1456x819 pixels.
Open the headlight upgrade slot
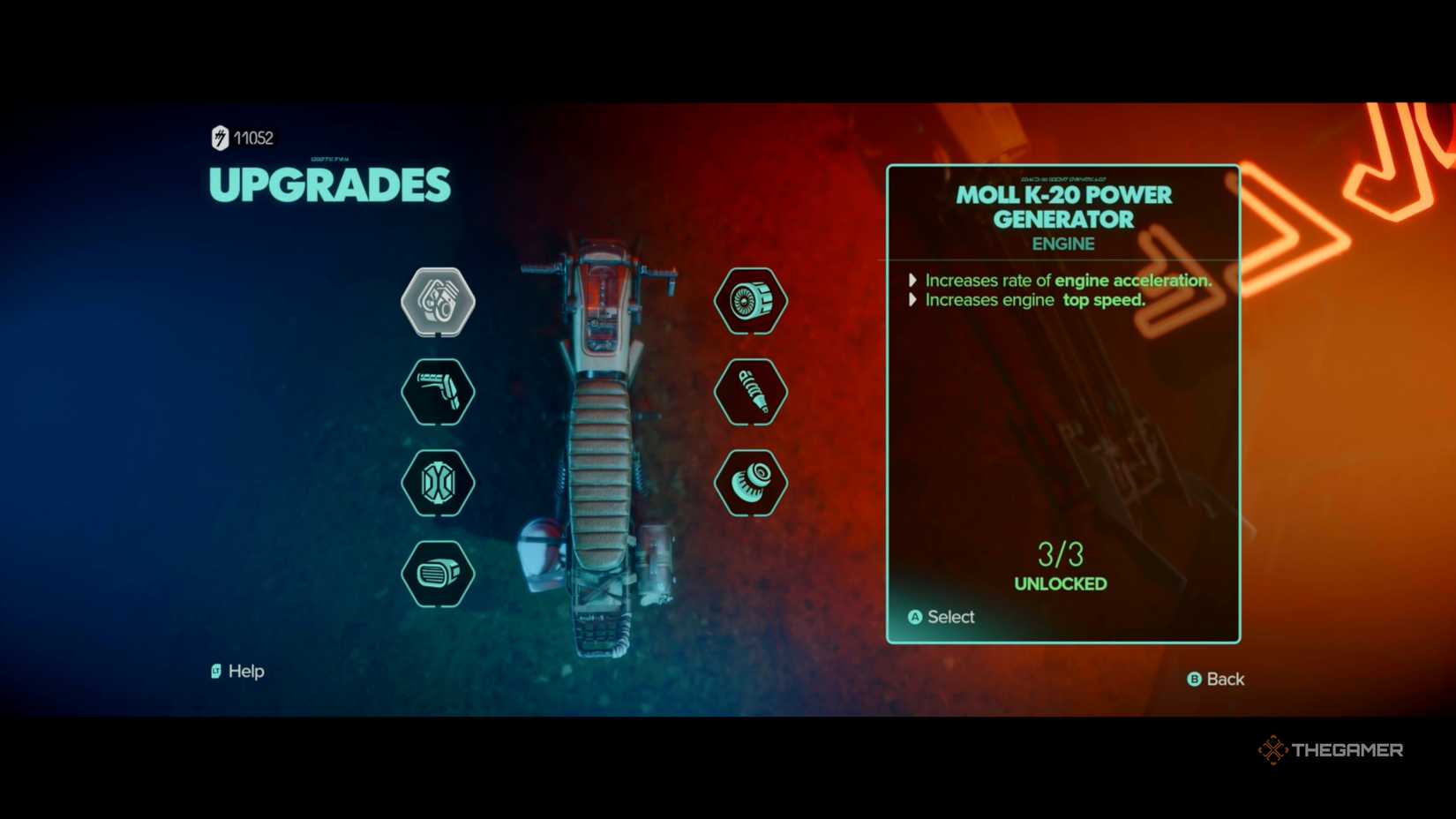439,574
